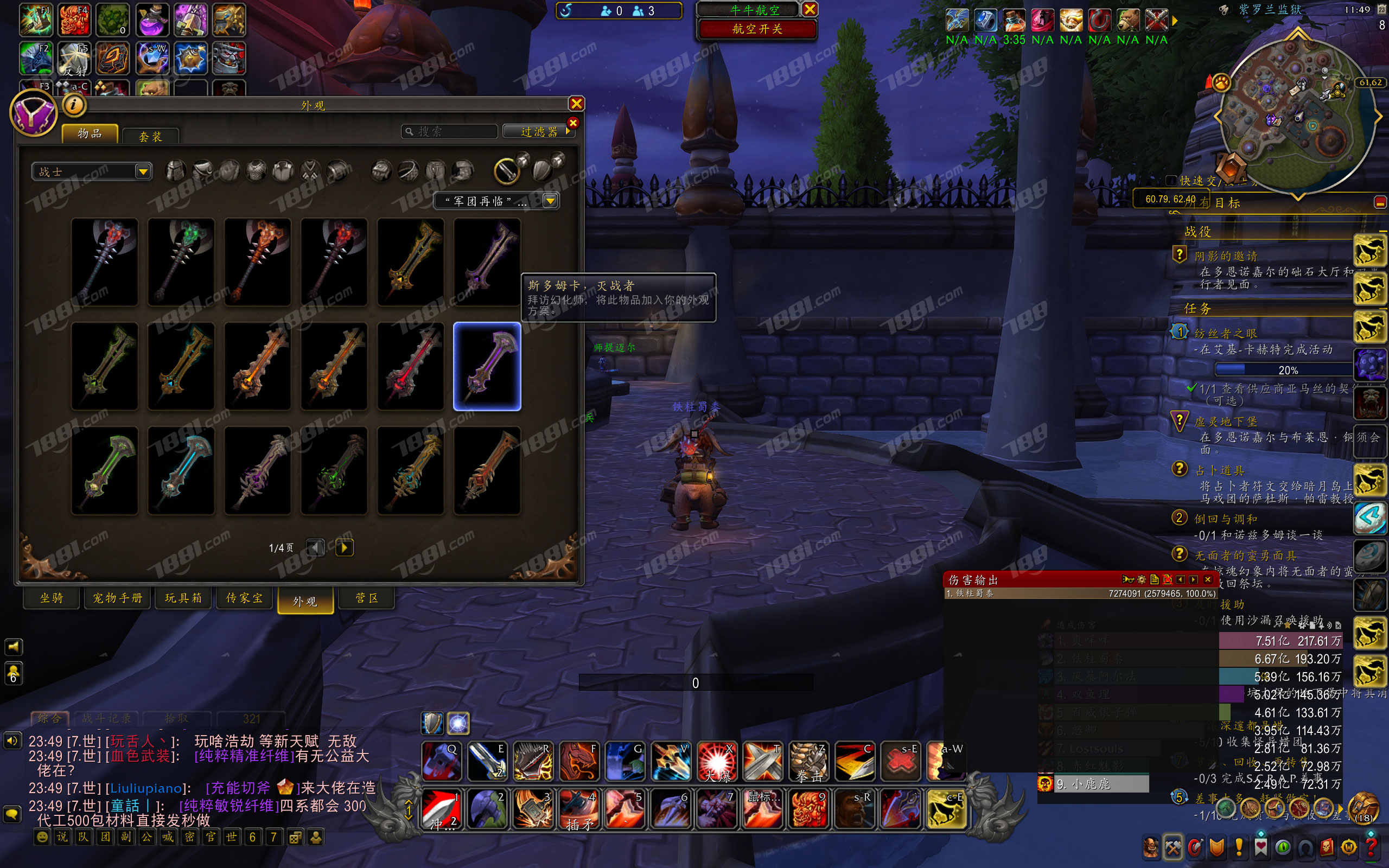
Task: Close the 外观 appearance window
Action: [576, 103]
